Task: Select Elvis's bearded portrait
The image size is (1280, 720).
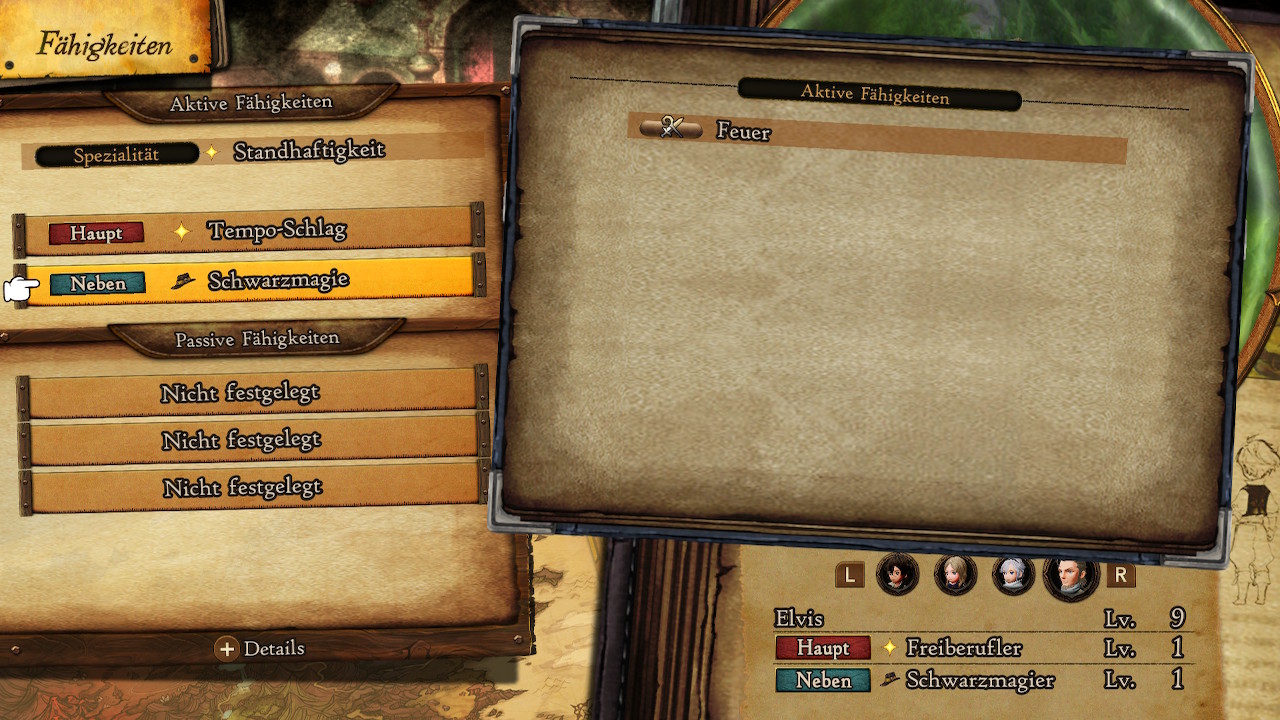Action: point(1071,575)
